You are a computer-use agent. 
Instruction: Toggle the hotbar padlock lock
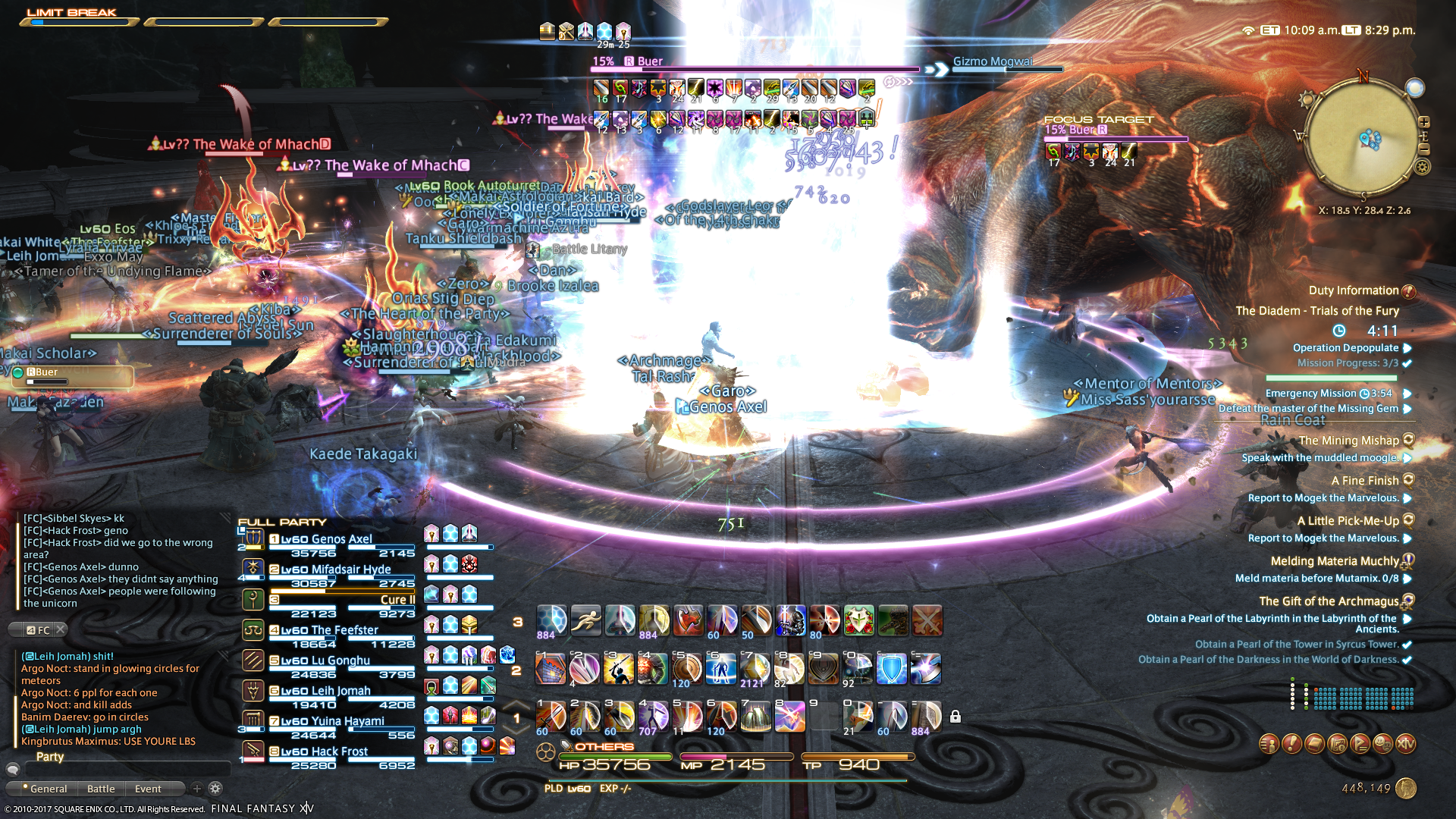point(955,717)
